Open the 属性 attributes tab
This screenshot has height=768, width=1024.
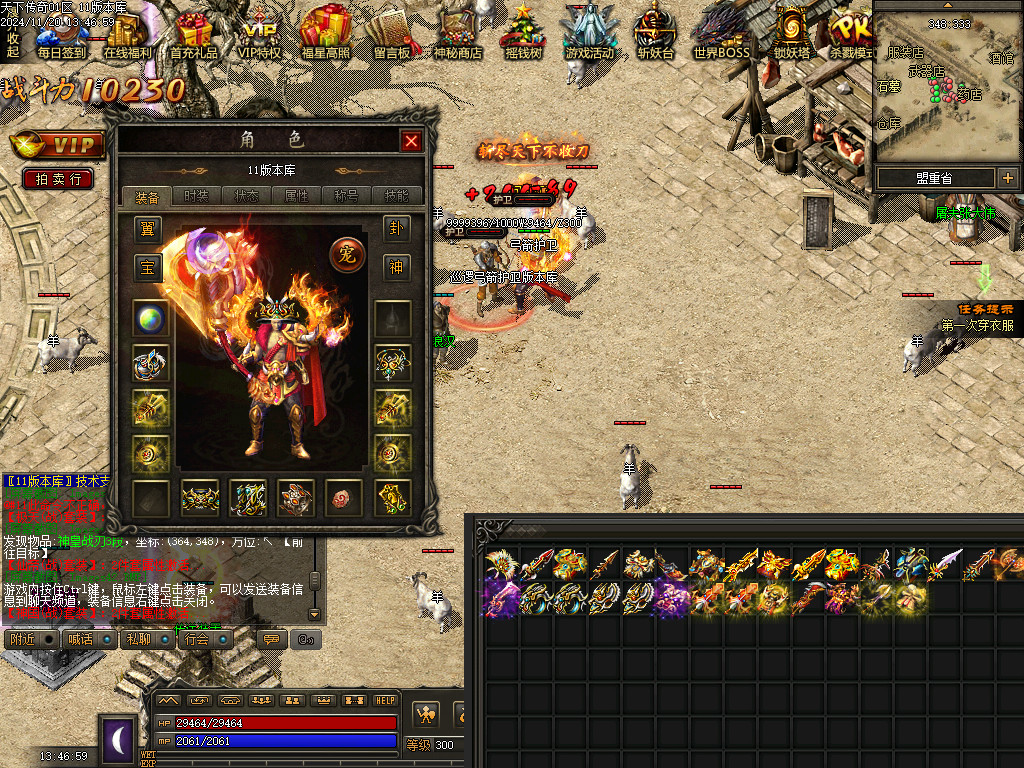tap(297, 196)
